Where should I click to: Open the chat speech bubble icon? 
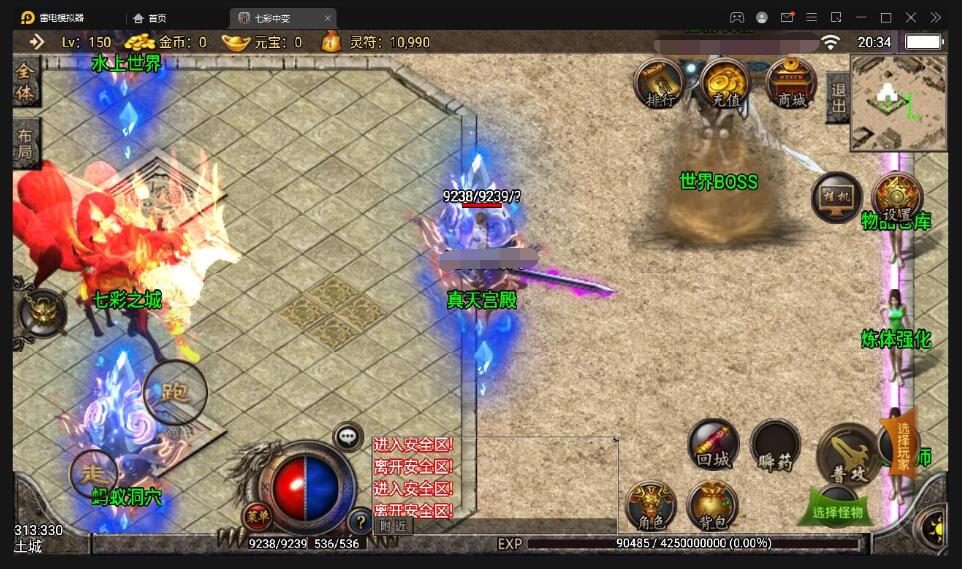[347, 436]
